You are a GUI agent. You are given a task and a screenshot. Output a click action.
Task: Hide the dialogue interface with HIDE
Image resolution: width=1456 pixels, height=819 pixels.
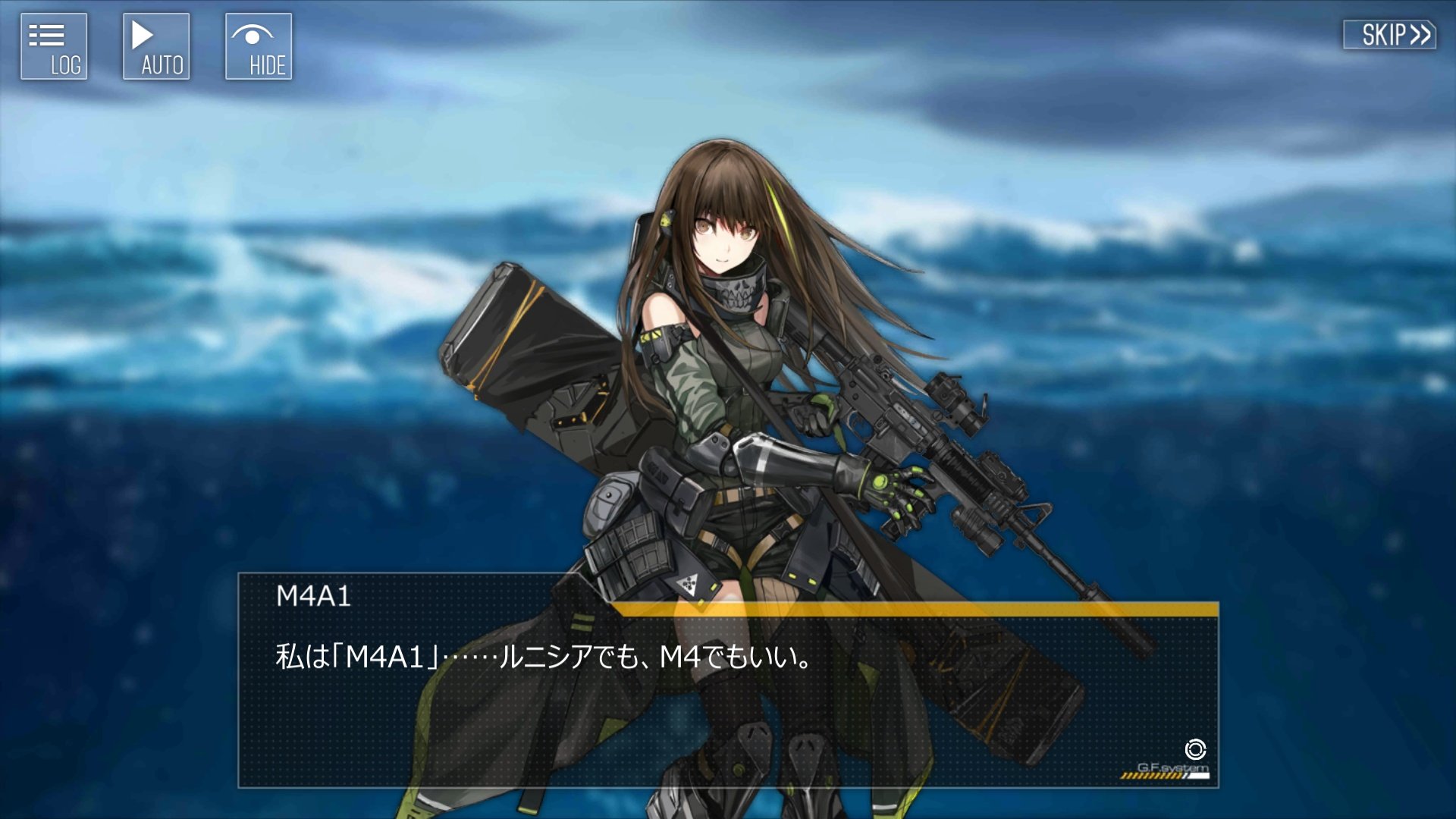(259, 46)
